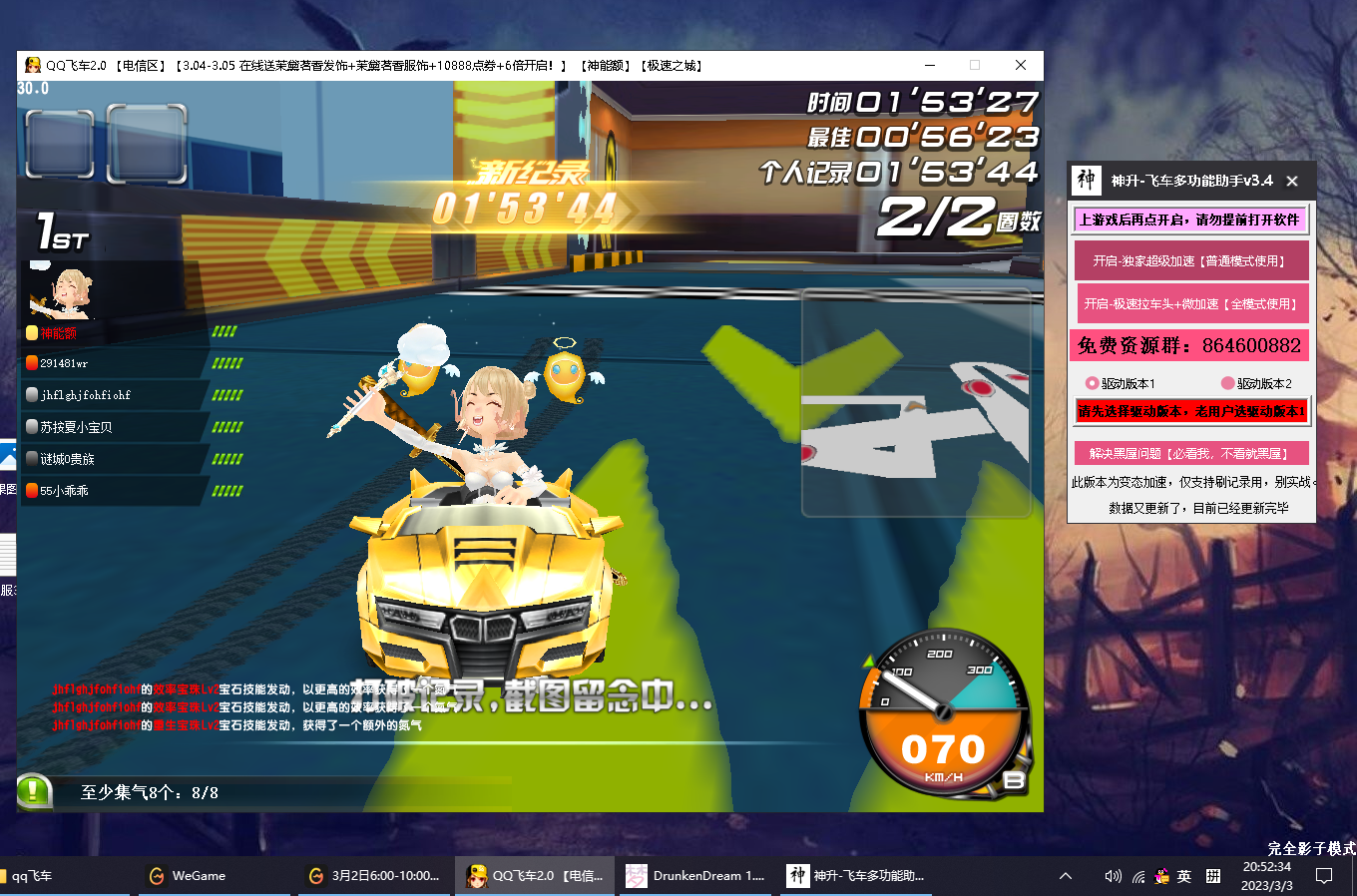The height and width of the screenshot is (896, 1357).
Task: Click 解决黑屋问题 warning link
Action: (x=1190, y=452)
